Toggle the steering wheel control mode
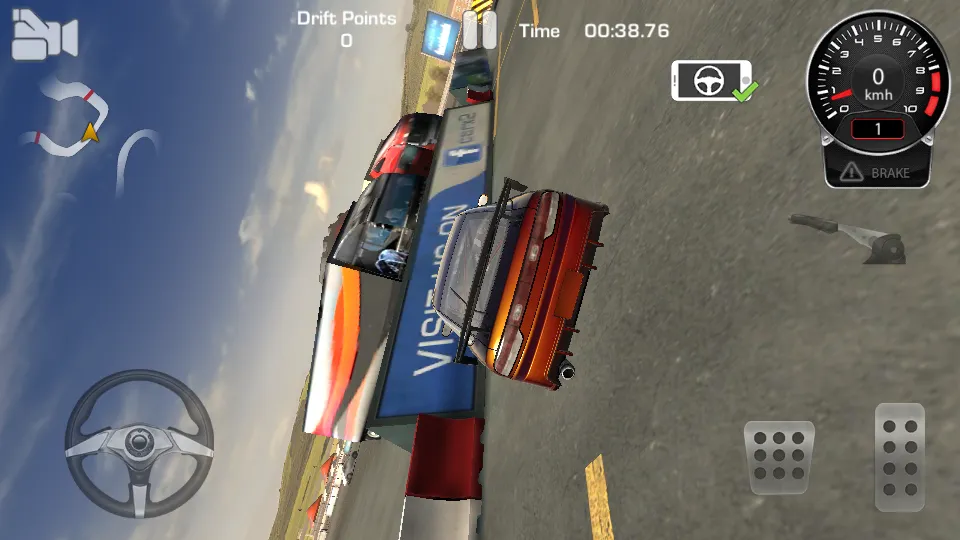960x540 pixels. [711, 80]
